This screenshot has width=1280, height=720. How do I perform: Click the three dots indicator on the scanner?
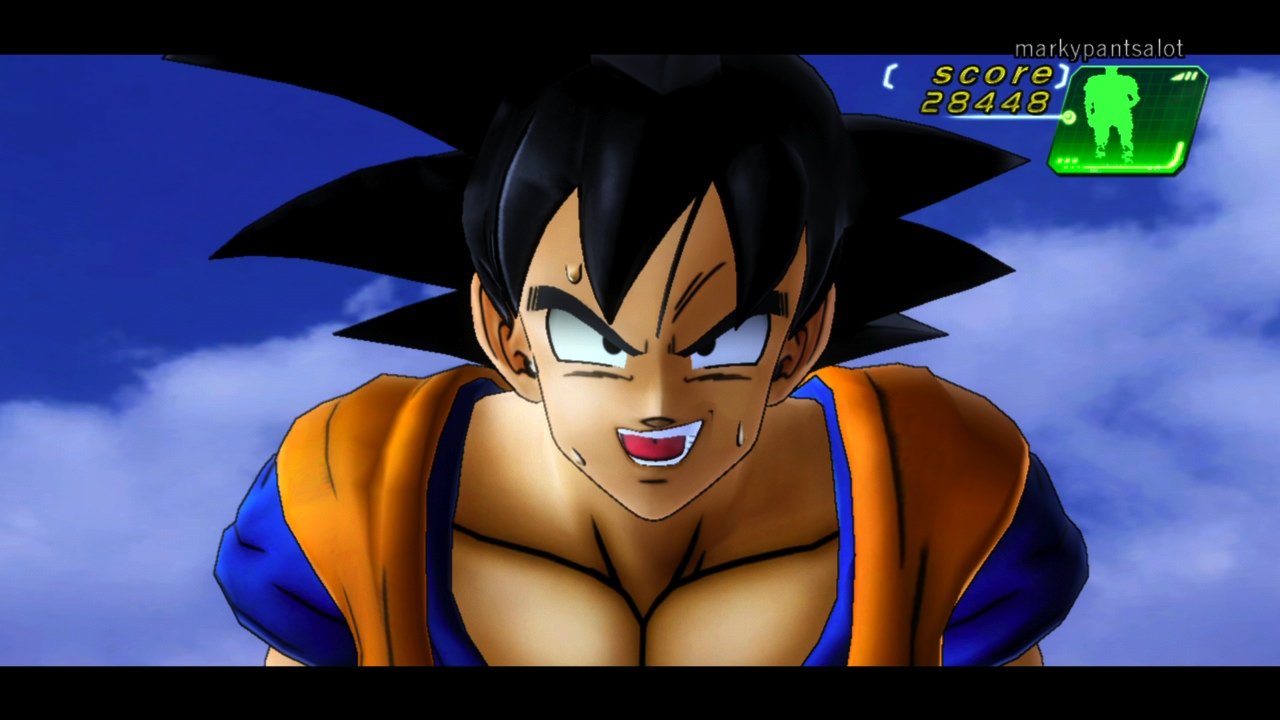1065,162
